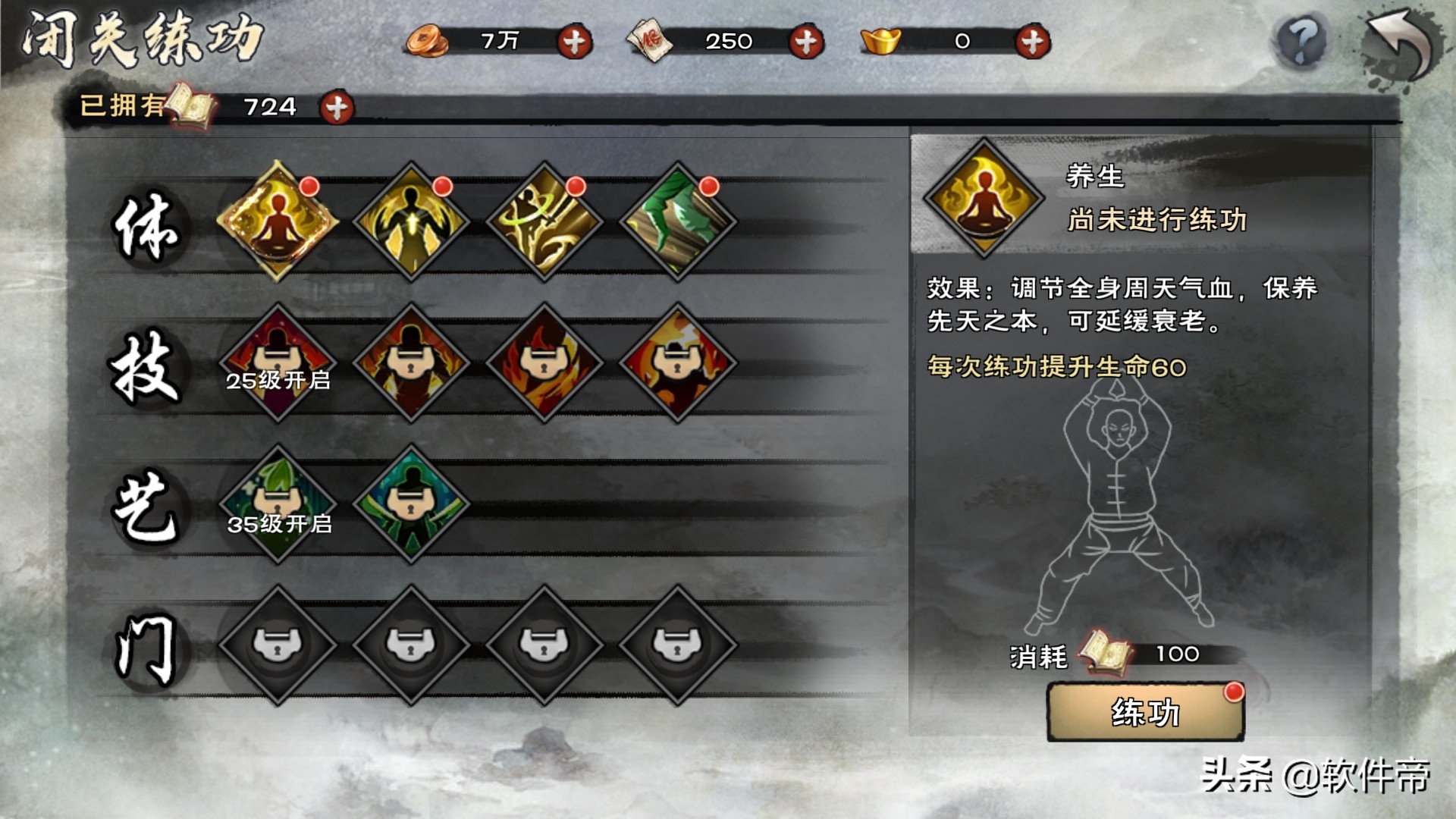Pick the green leaf body skill
Viewport: 1456px width, 819px height.
[x=677, y=221]
